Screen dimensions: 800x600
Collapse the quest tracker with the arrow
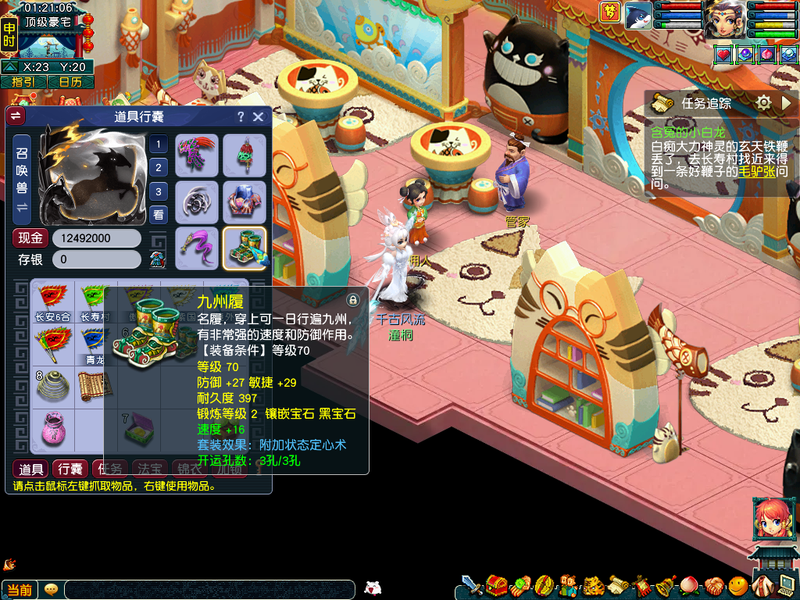click(787, 102)
